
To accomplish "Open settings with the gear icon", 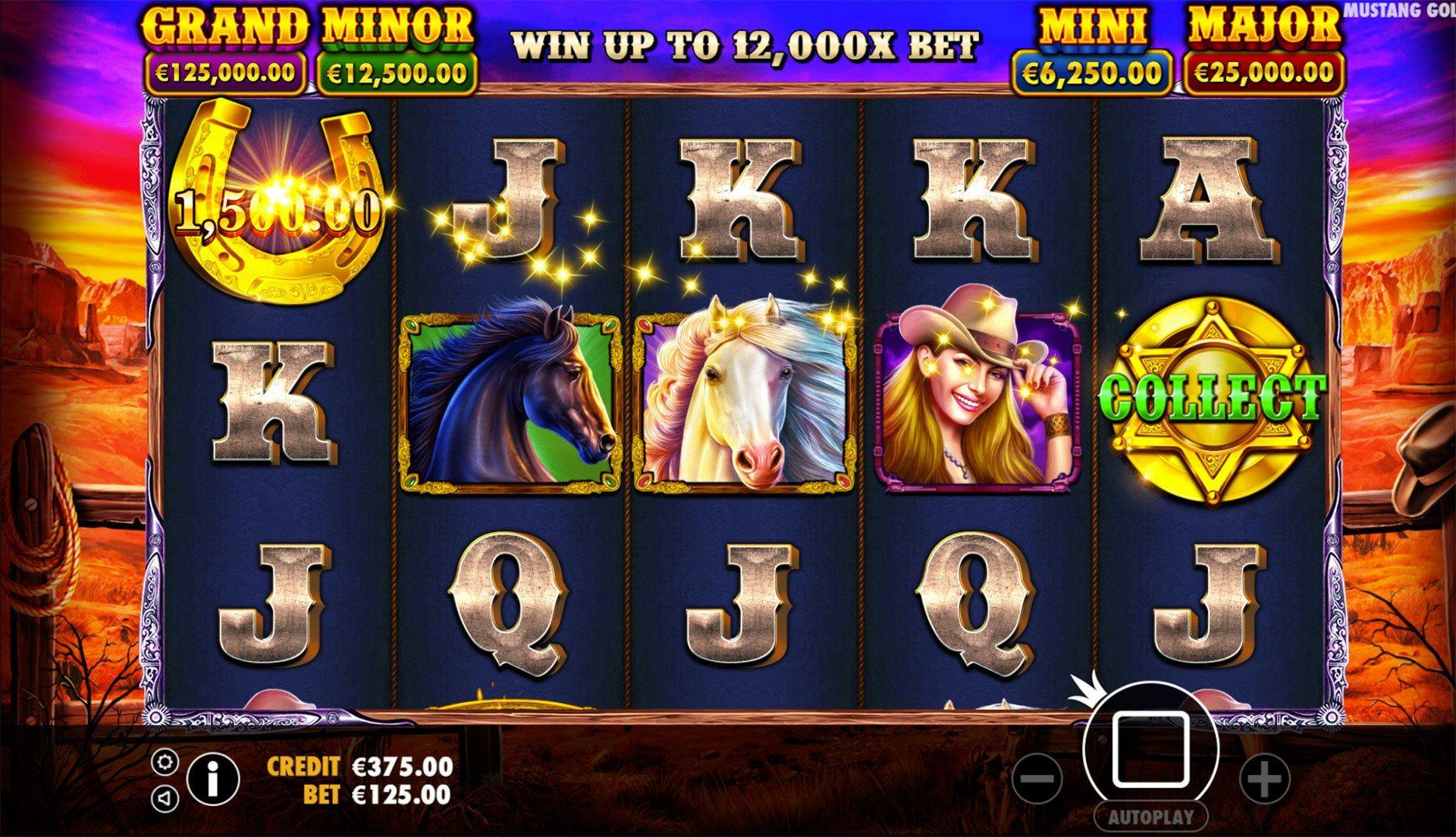I will pos(165,762).
